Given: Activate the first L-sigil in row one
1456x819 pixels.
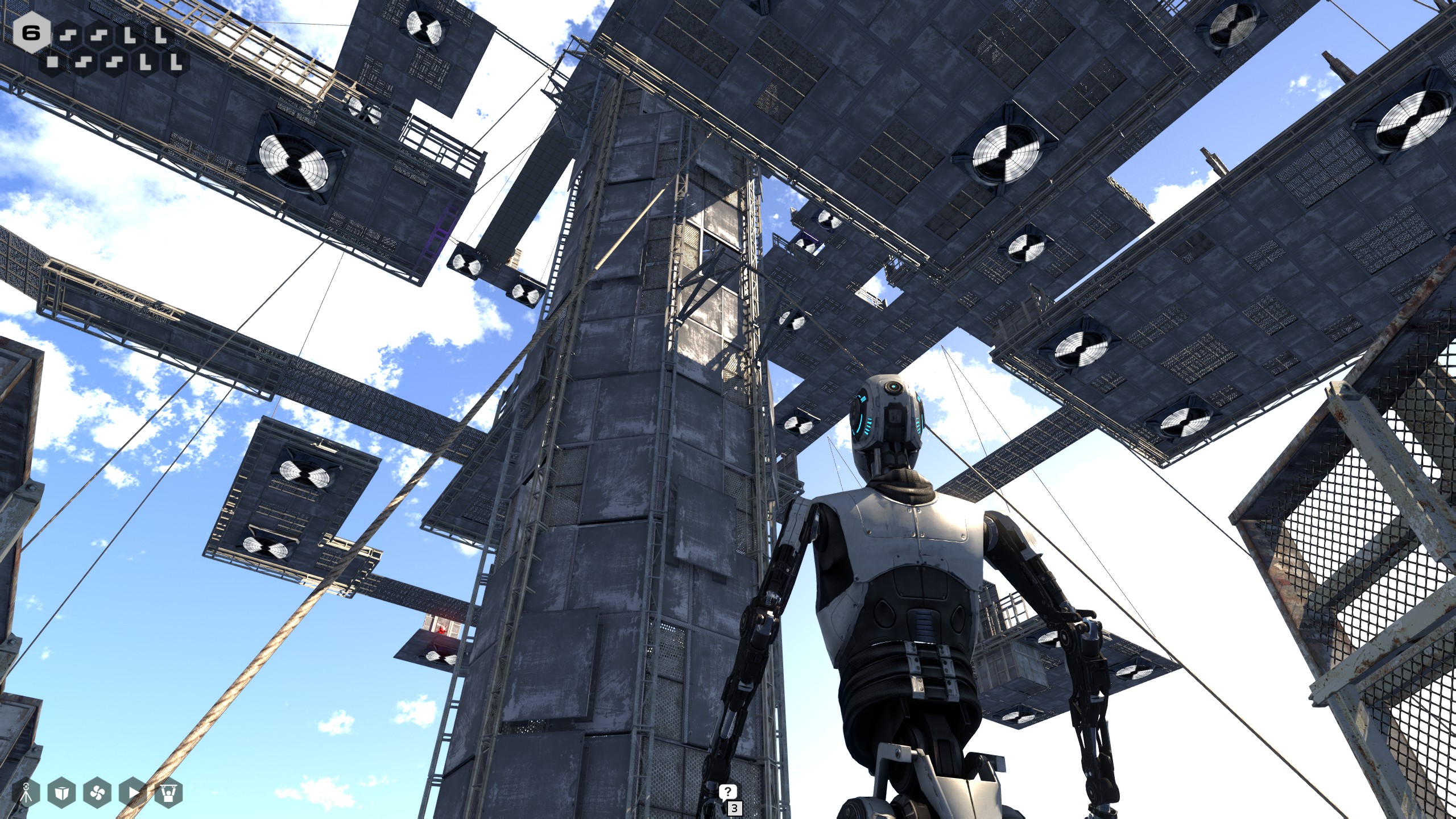Looking at the screenshot, I should [x=131, y=35].
